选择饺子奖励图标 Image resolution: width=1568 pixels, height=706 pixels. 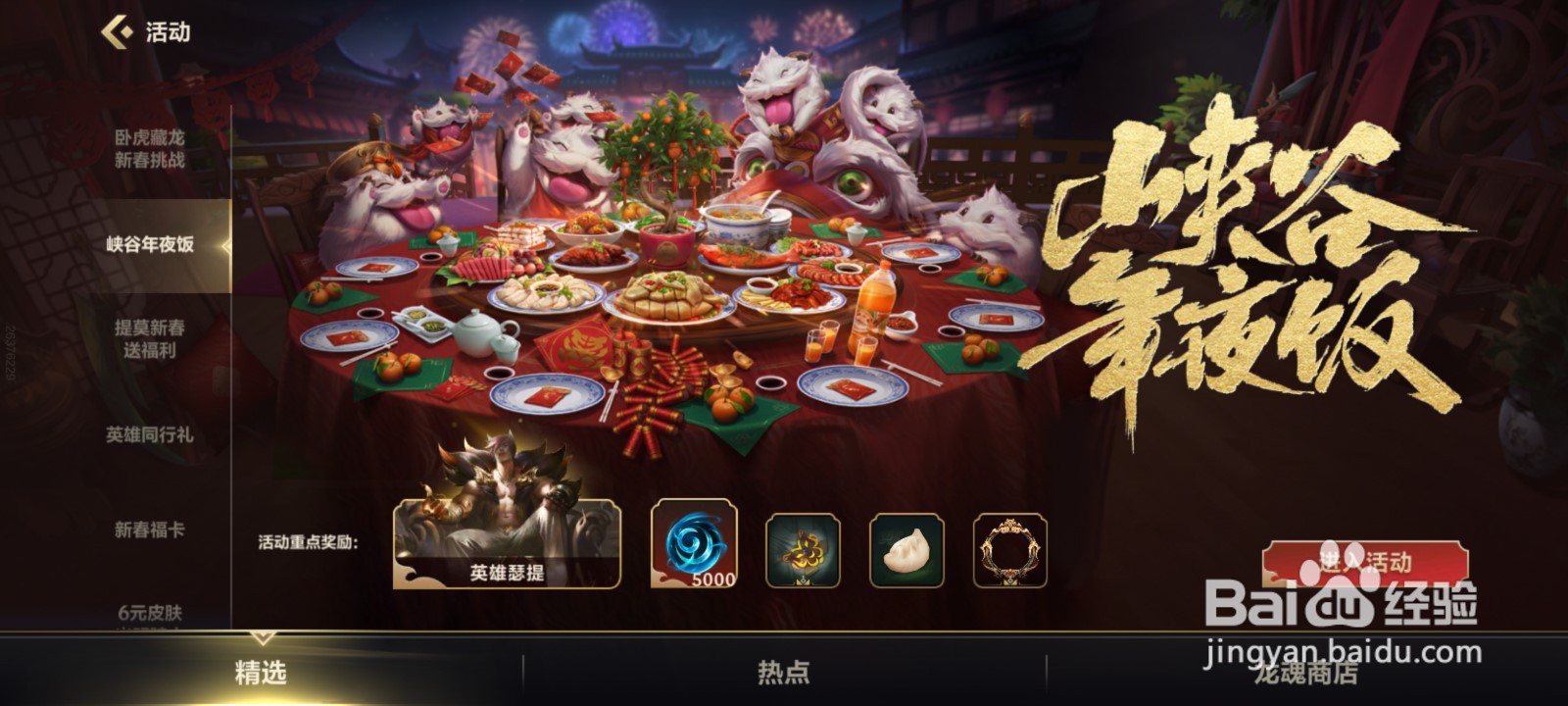tap(909, 548)
